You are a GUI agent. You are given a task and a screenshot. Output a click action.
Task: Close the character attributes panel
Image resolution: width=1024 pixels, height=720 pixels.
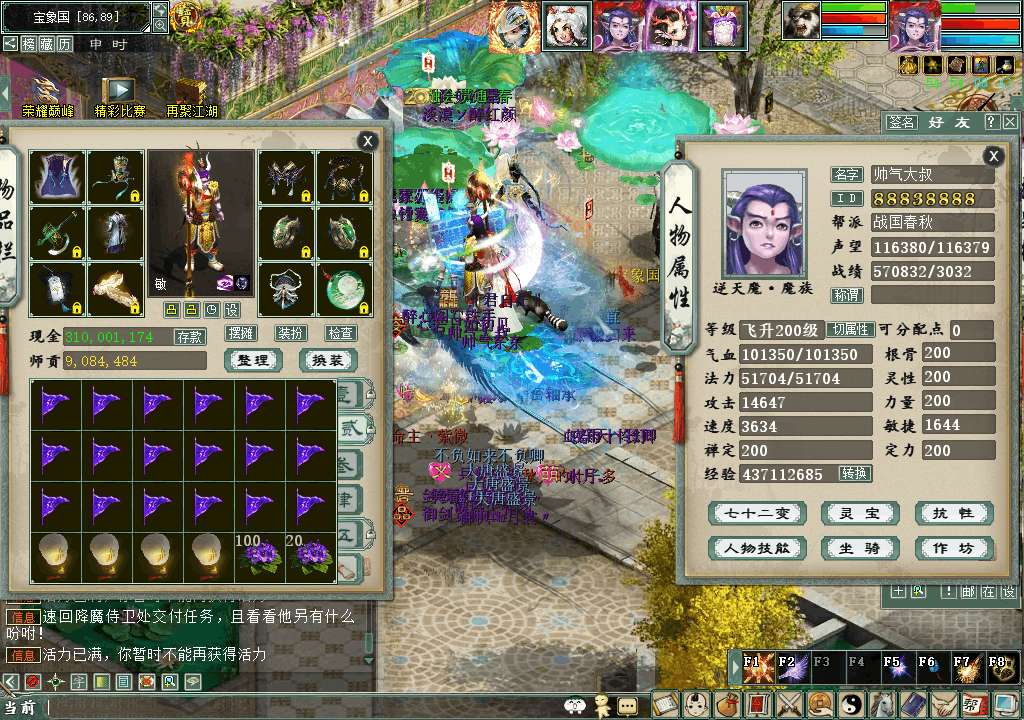tap(993, 156)
